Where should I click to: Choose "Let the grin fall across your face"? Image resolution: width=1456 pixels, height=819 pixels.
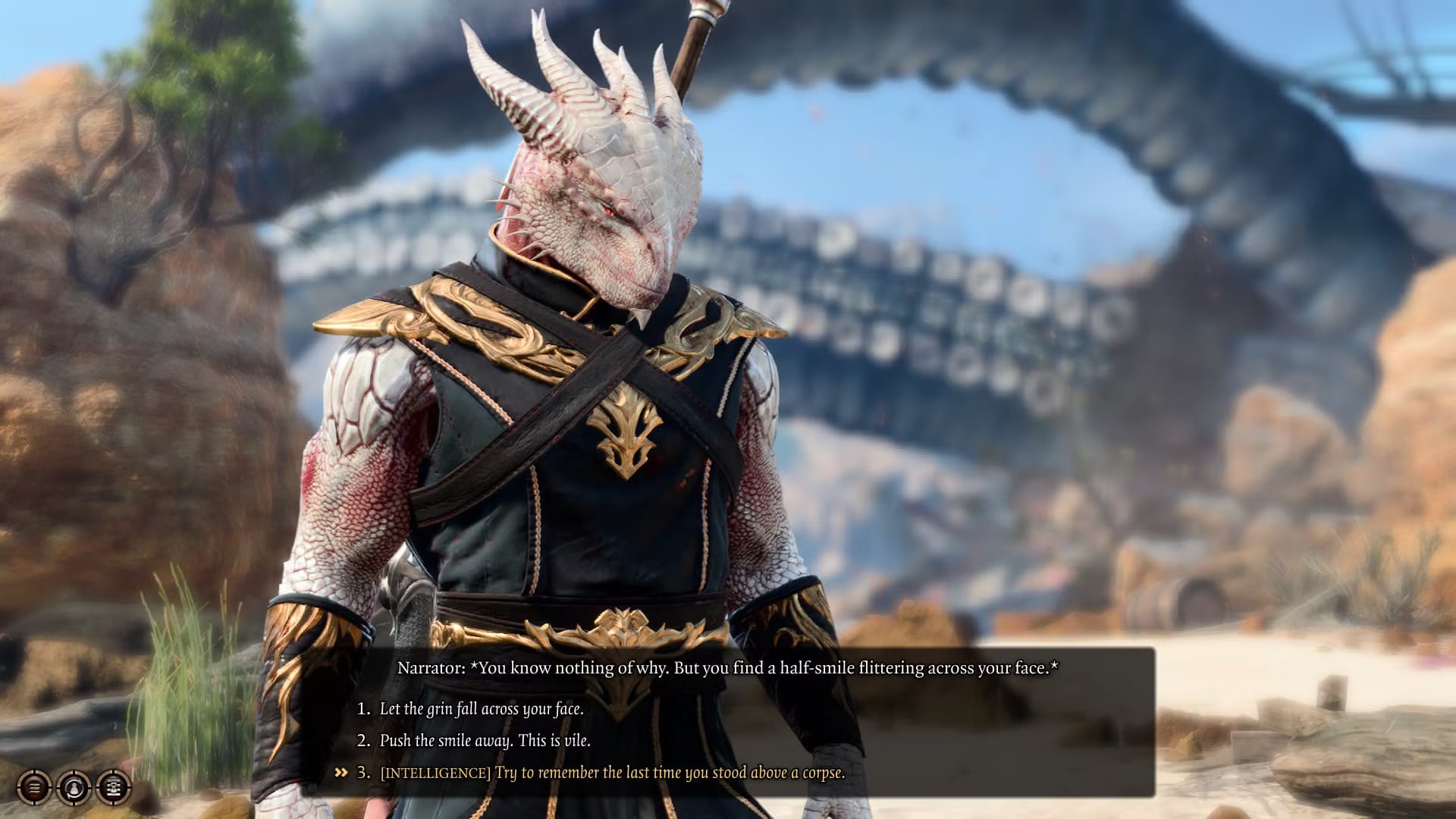[x=481, y=709]
